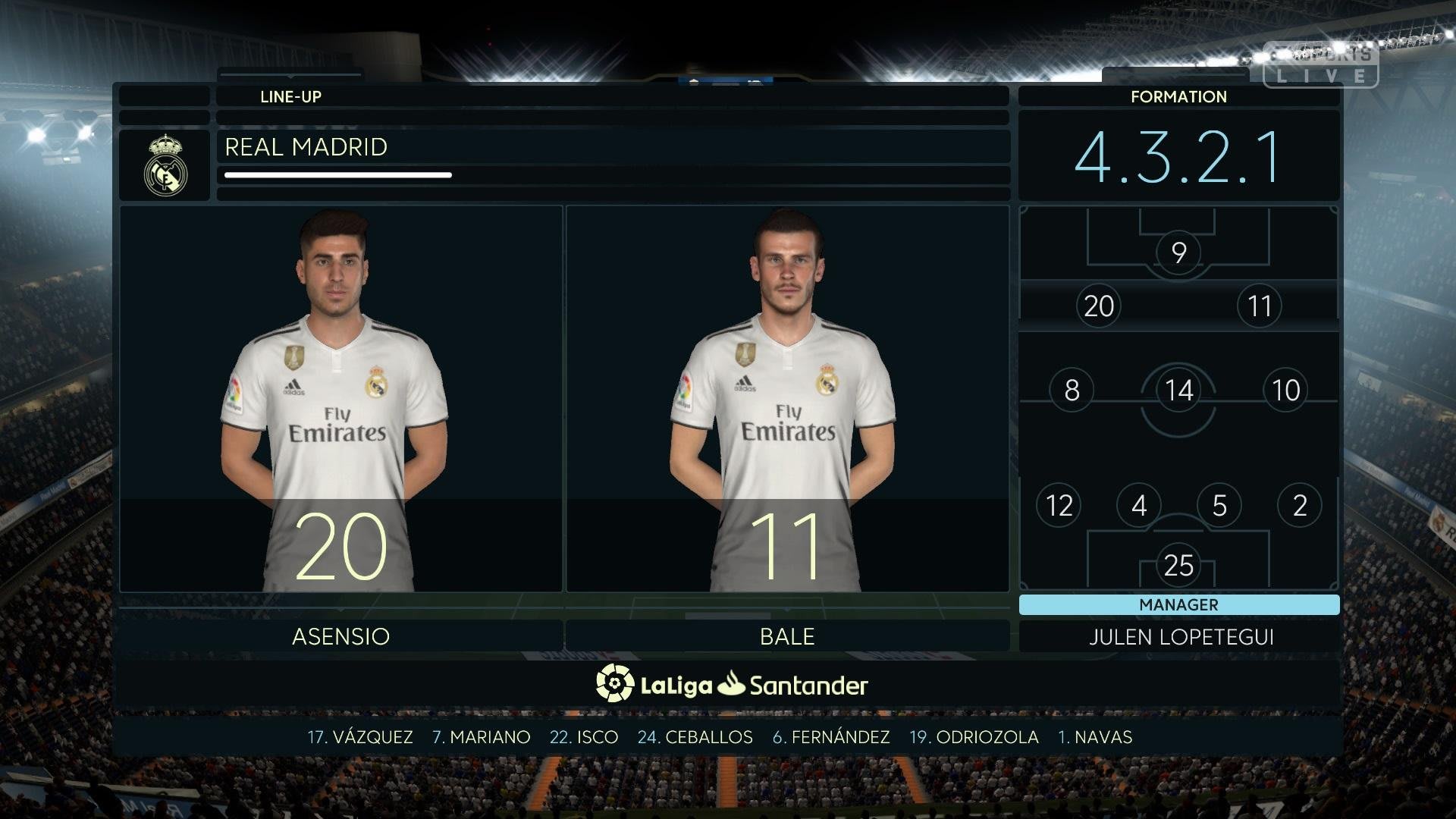Image resolution: width=1456 pixels, height=819 pixels.
Task: Select number 11 on the formation pitch
Action: (x=1259, y=306)
